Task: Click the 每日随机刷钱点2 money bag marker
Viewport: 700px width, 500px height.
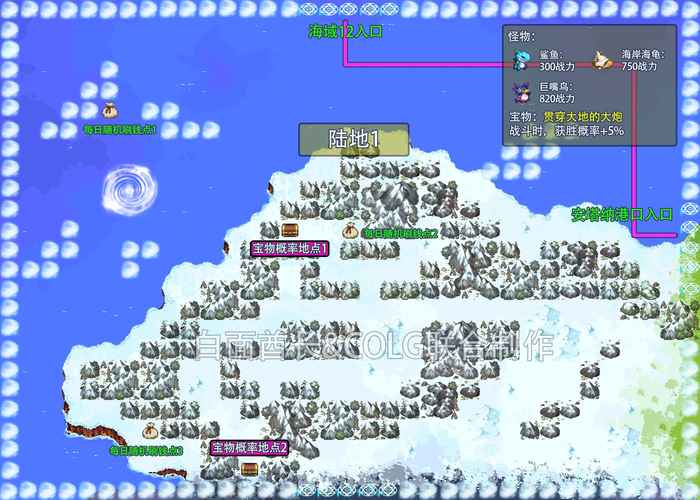Action: [x=351, y=230]
